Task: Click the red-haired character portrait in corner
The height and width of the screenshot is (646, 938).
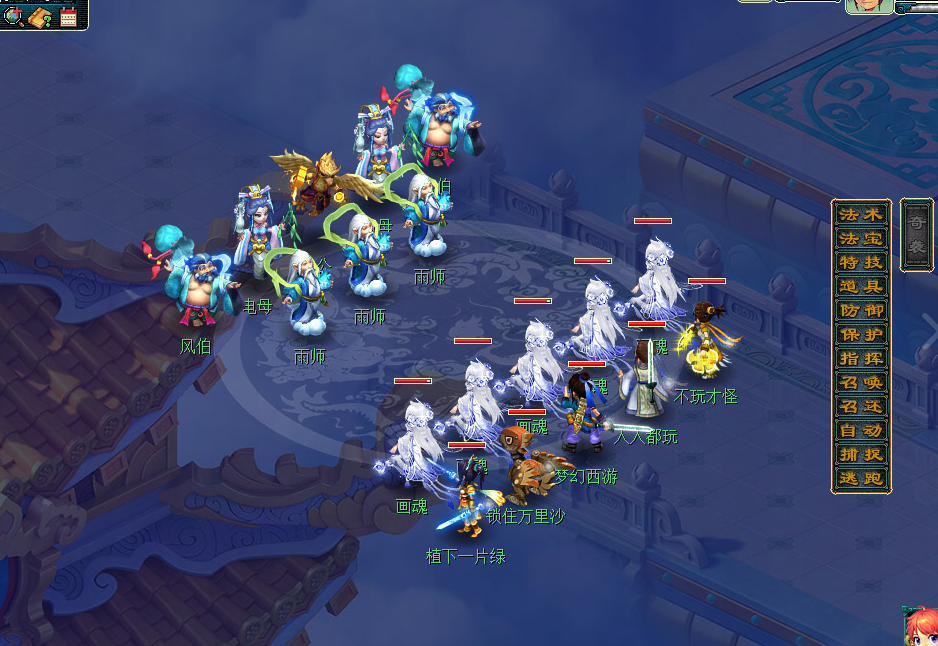Action: click(920, 627)
